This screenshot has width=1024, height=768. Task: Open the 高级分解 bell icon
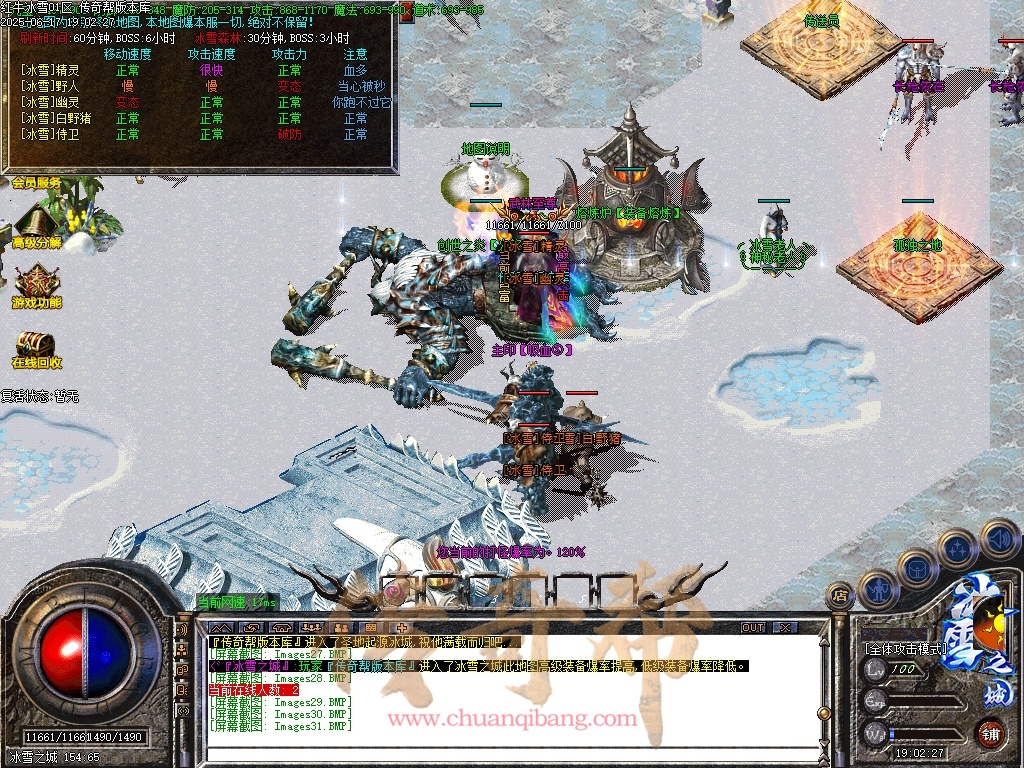[36, 223]
